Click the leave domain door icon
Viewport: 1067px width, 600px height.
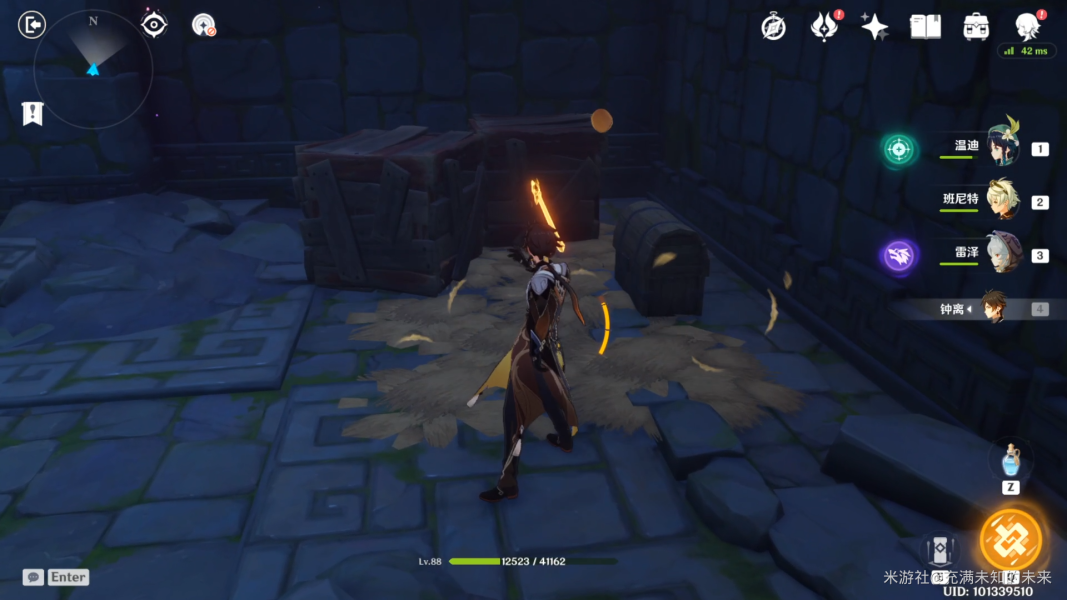(32, 24)
